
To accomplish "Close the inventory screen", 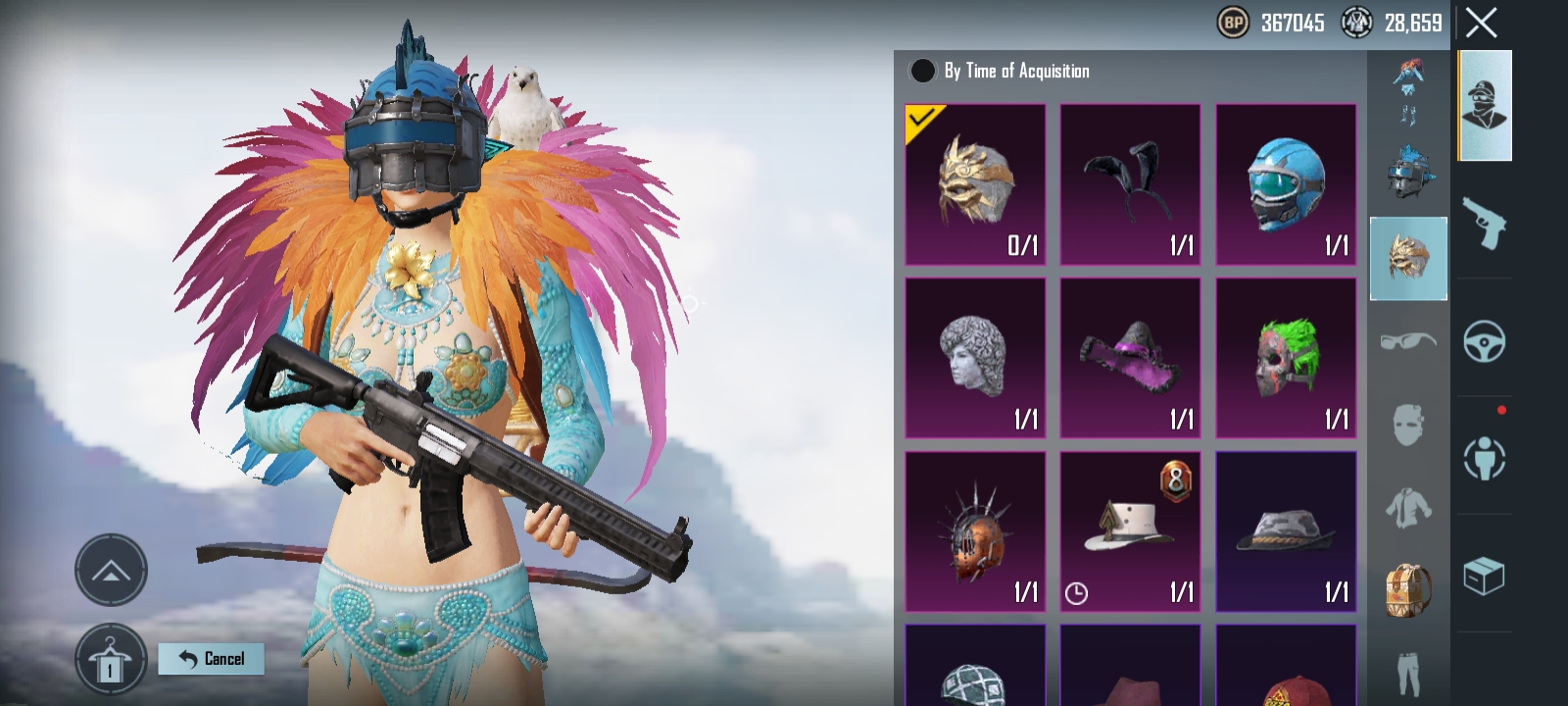I will 1481,23.
